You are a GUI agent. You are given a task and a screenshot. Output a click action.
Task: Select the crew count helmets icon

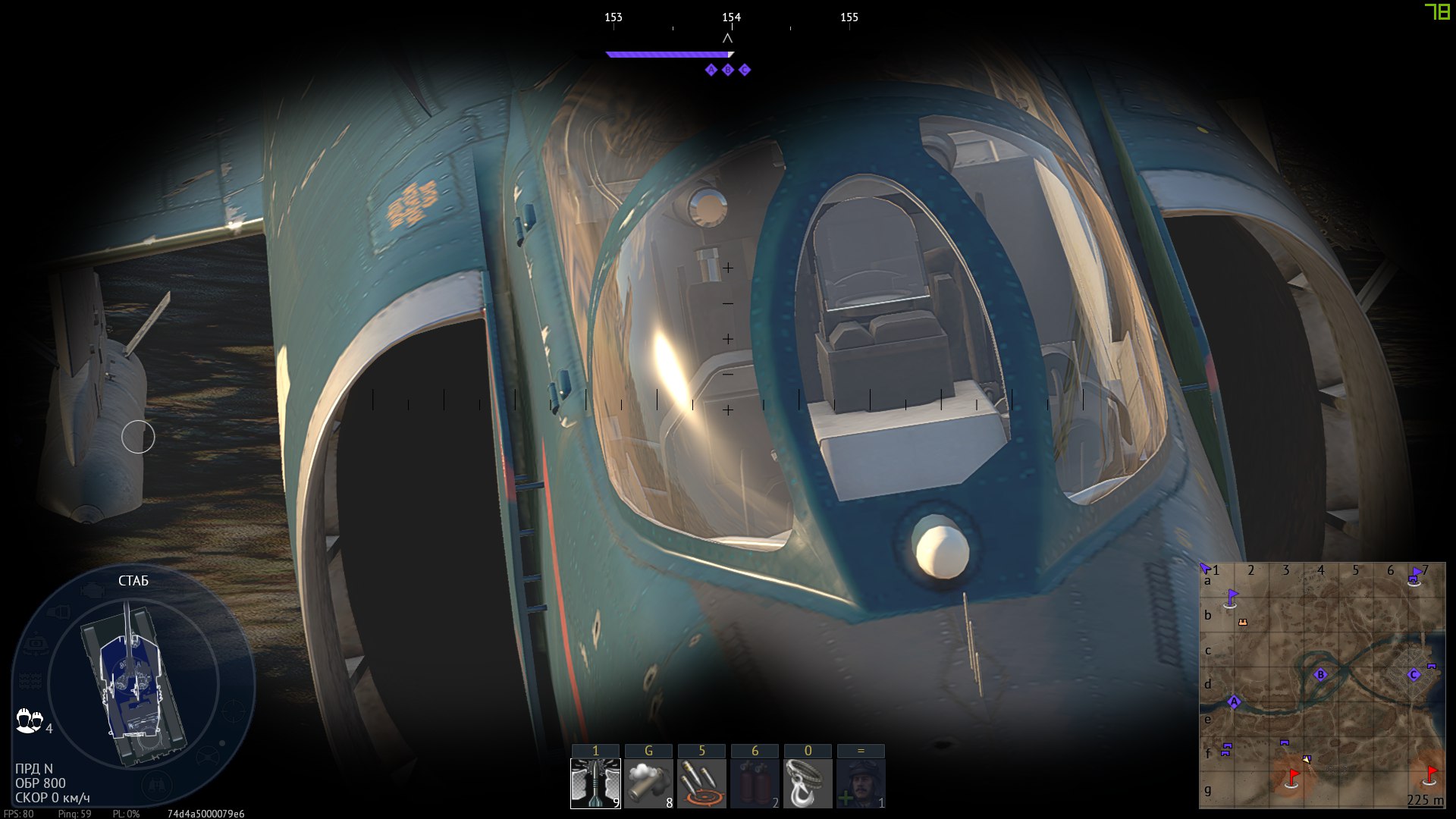30,720
